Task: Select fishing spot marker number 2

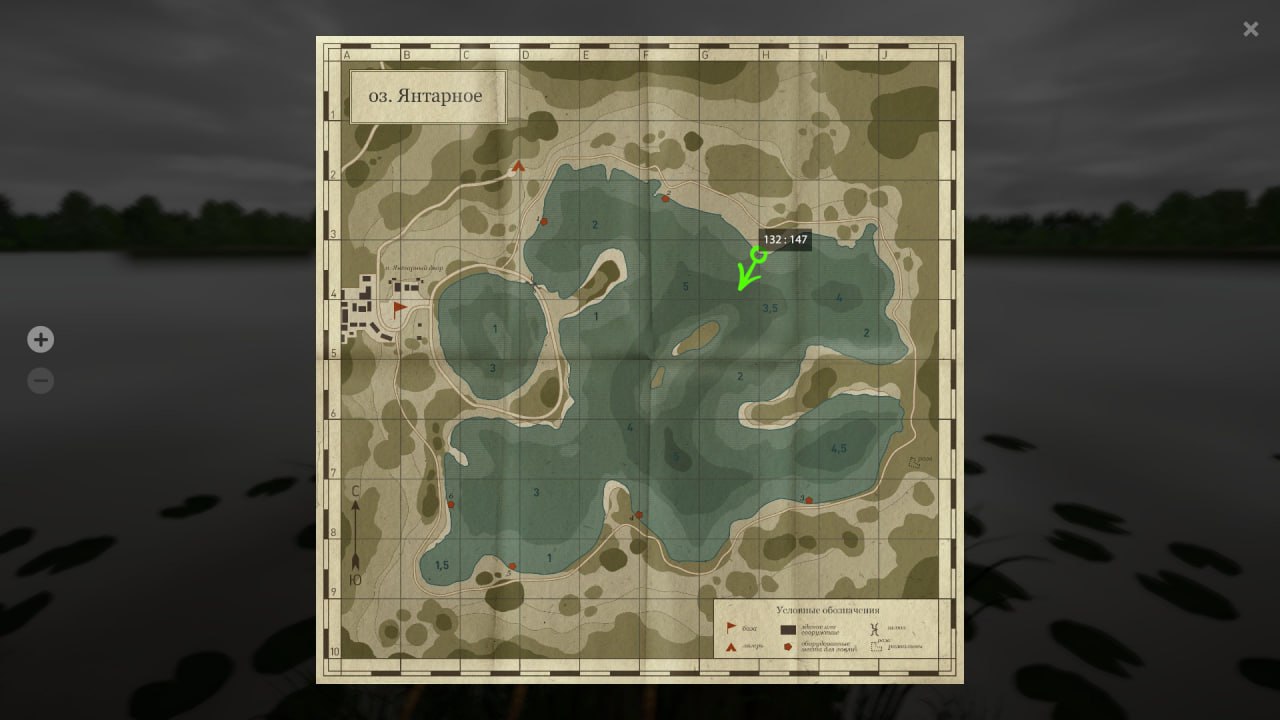Action: (665, 198)
